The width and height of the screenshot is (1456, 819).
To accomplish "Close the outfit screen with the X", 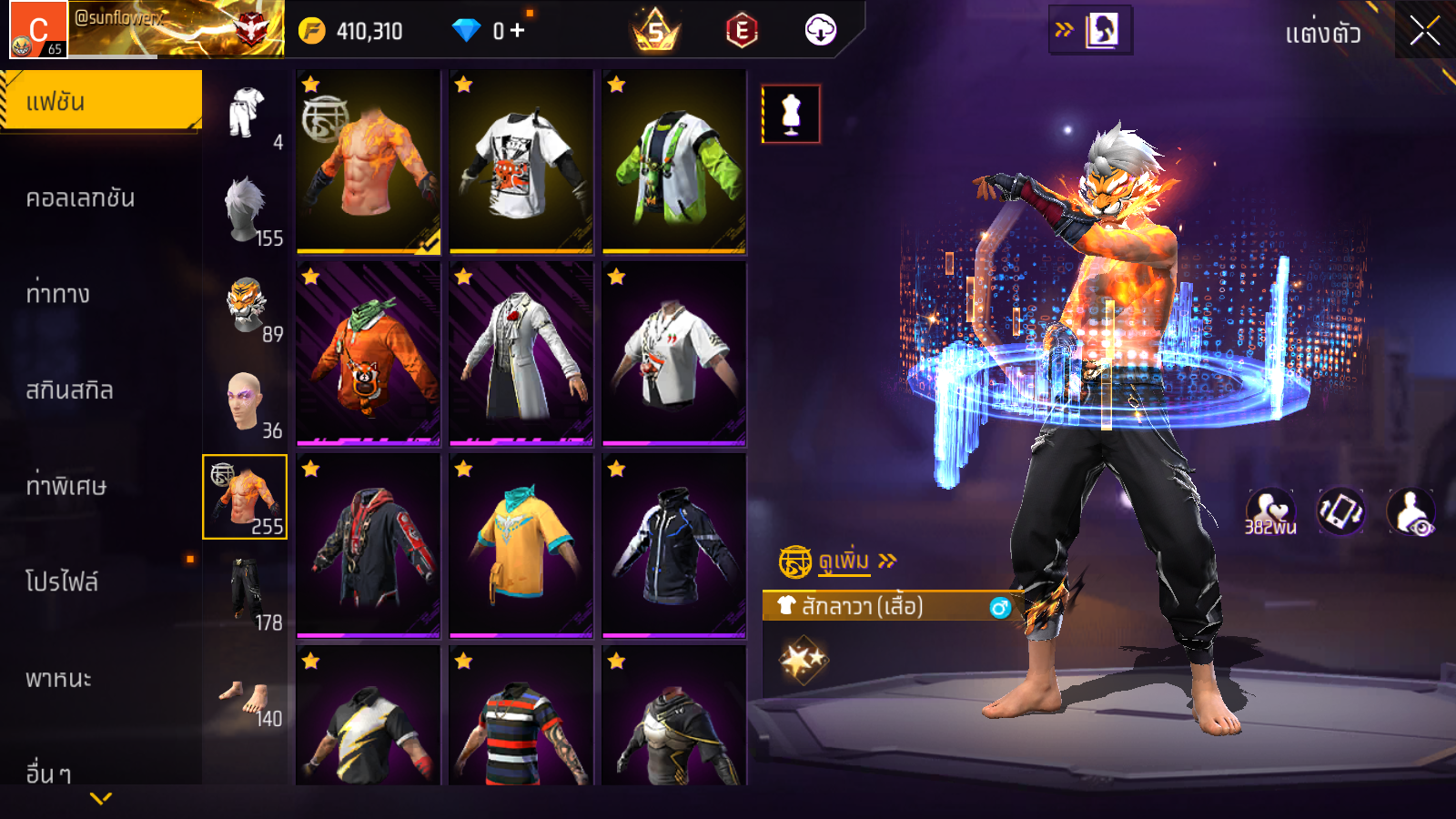I will tap(1424, 31).
